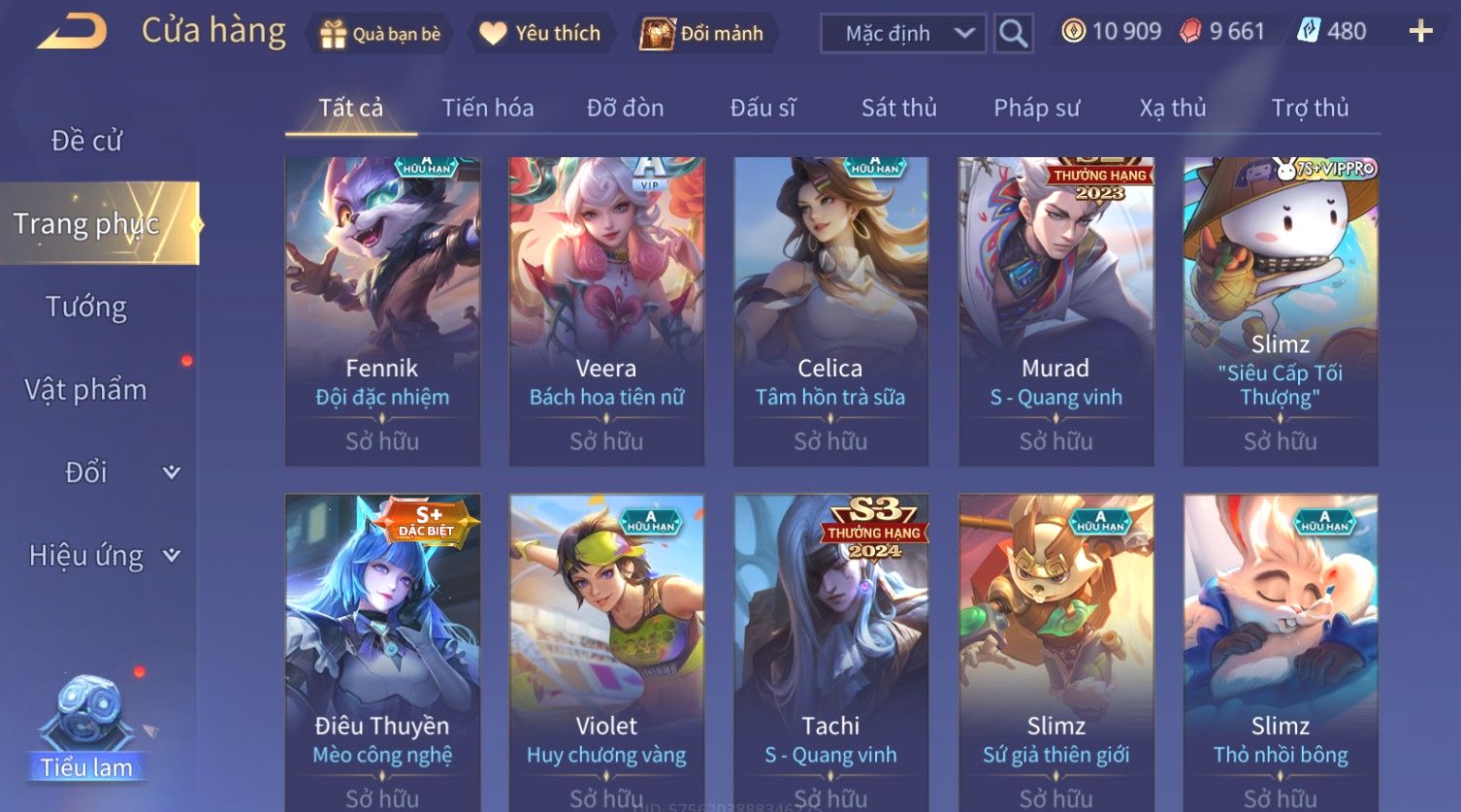Select the Veera Bách hoa tiên nữ skin card
1461x812 pixels.
pos(606,310)
